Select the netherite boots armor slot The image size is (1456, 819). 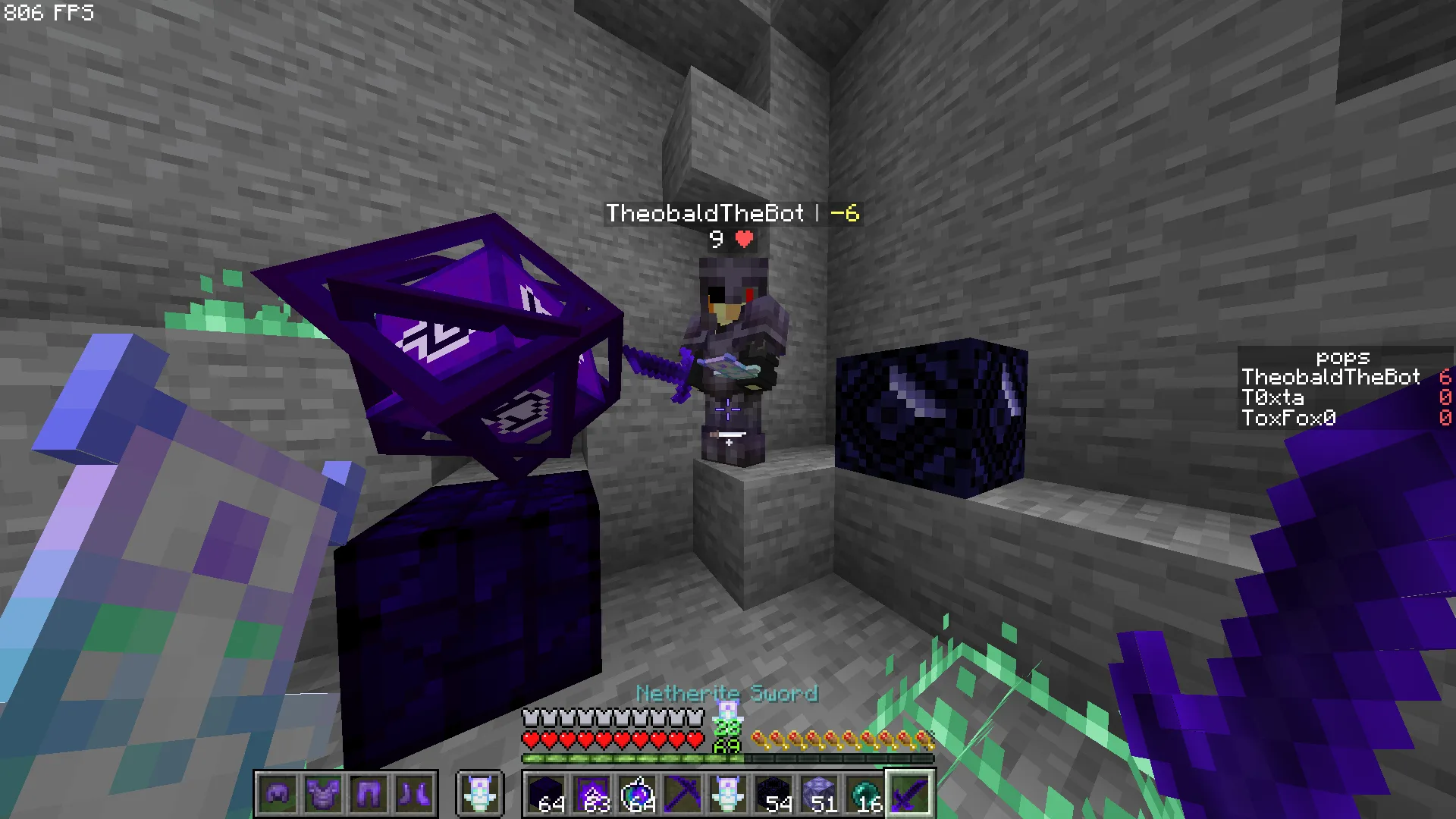click(414, 794)
